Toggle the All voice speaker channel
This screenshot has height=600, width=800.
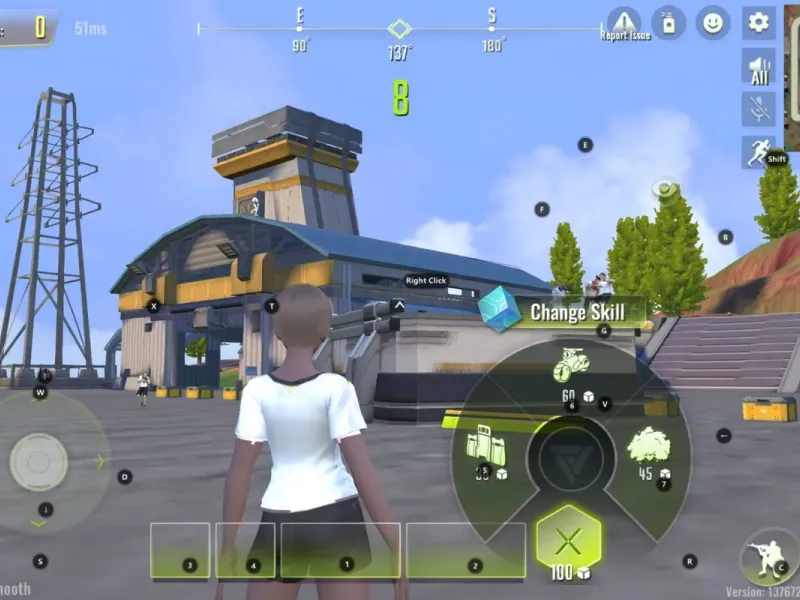tap(759, 67)
